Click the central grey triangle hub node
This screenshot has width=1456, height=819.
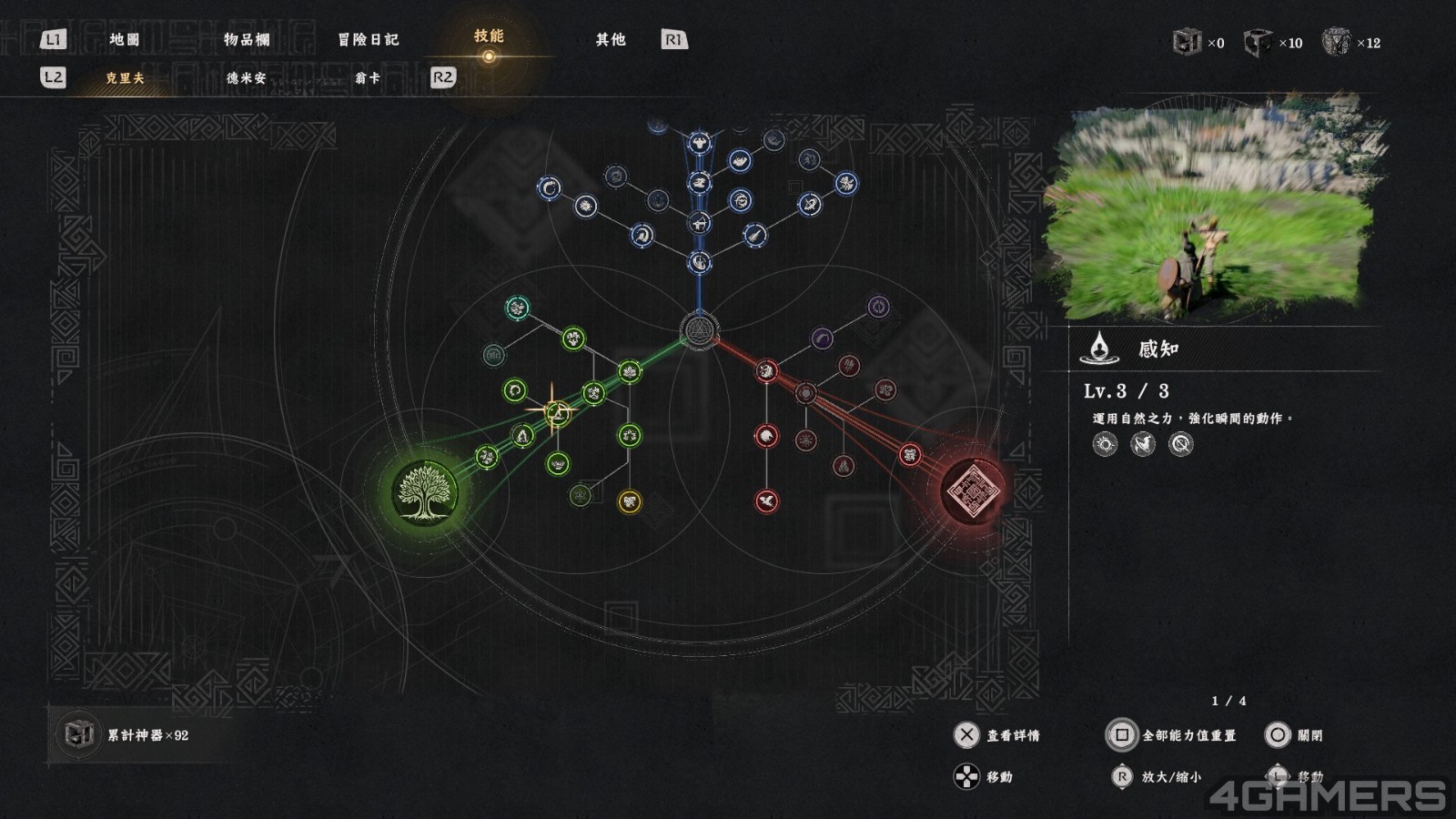pyautogui.click(x=699, y=329)
